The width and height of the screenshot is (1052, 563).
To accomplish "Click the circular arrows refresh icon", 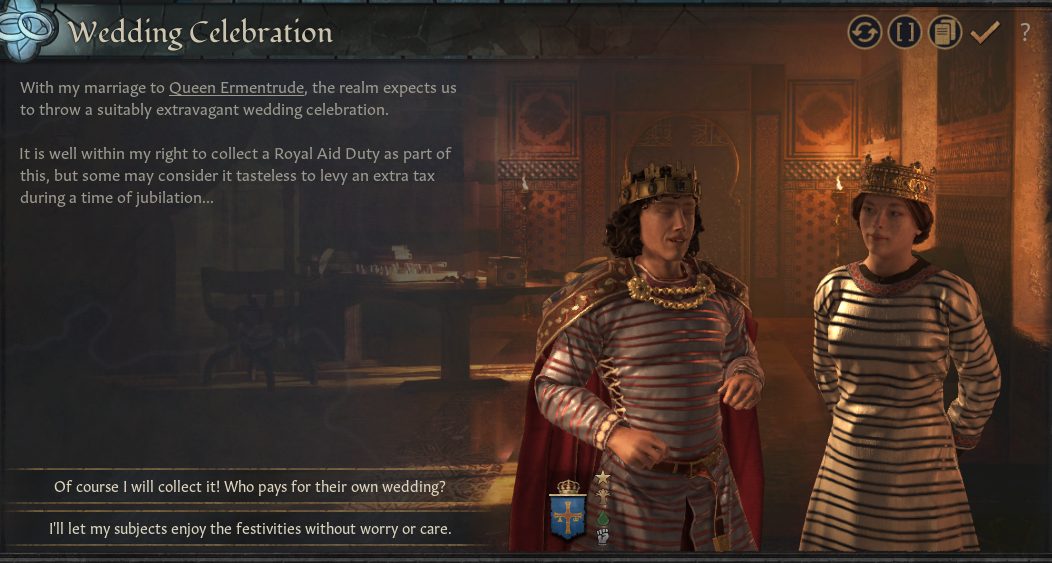I will coord(865,32).
